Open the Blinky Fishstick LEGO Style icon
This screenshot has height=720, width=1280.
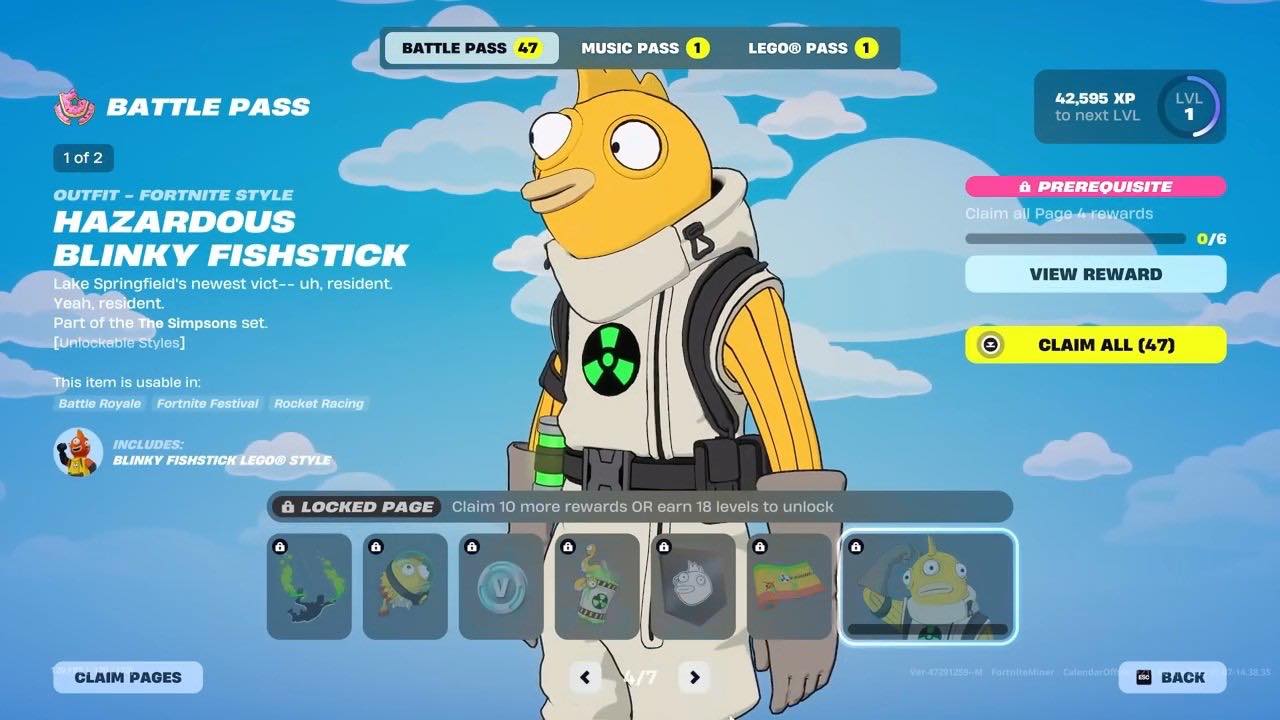point(78,452)
